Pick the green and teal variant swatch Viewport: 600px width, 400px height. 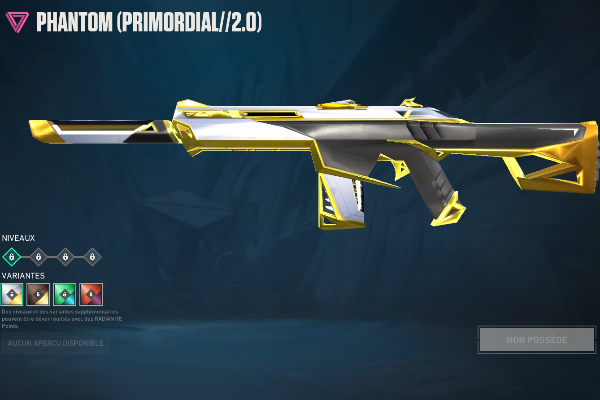(65, 294)
